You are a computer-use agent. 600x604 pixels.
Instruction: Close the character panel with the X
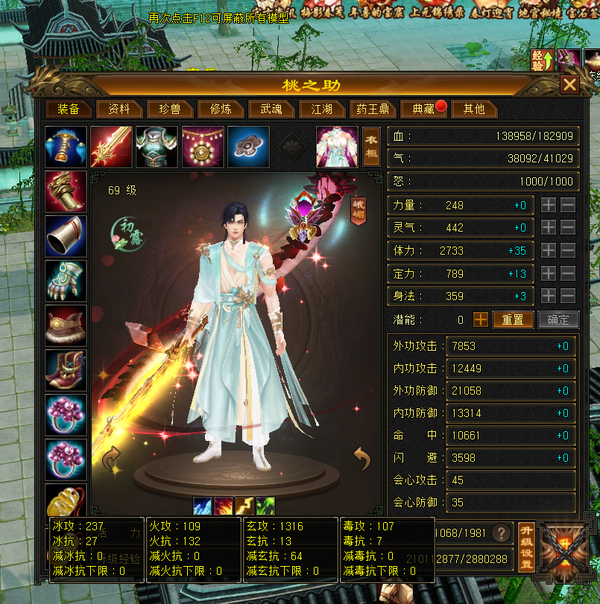[569, 85]
